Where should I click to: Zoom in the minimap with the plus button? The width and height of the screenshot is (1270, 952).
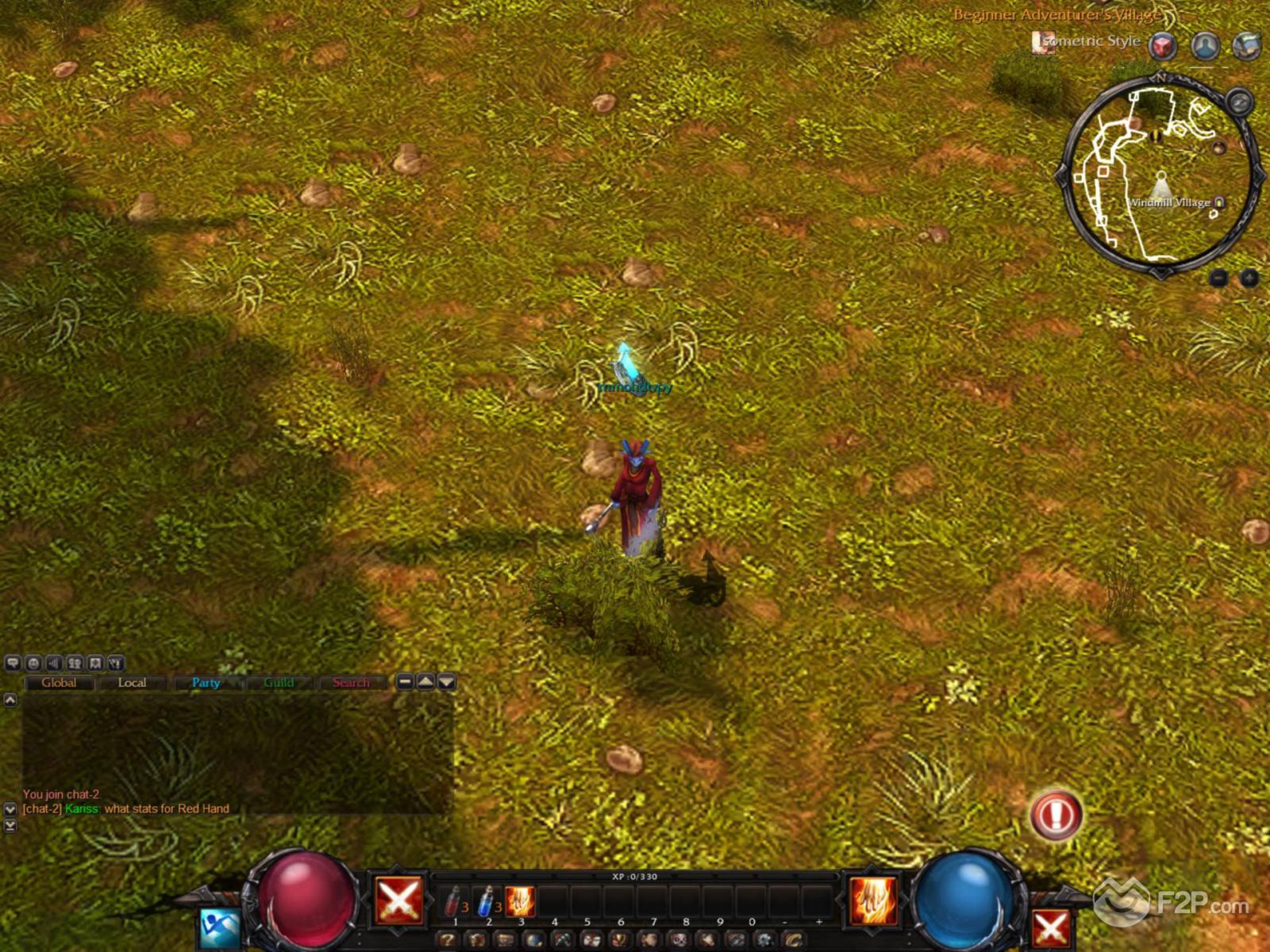[1249, 278]
